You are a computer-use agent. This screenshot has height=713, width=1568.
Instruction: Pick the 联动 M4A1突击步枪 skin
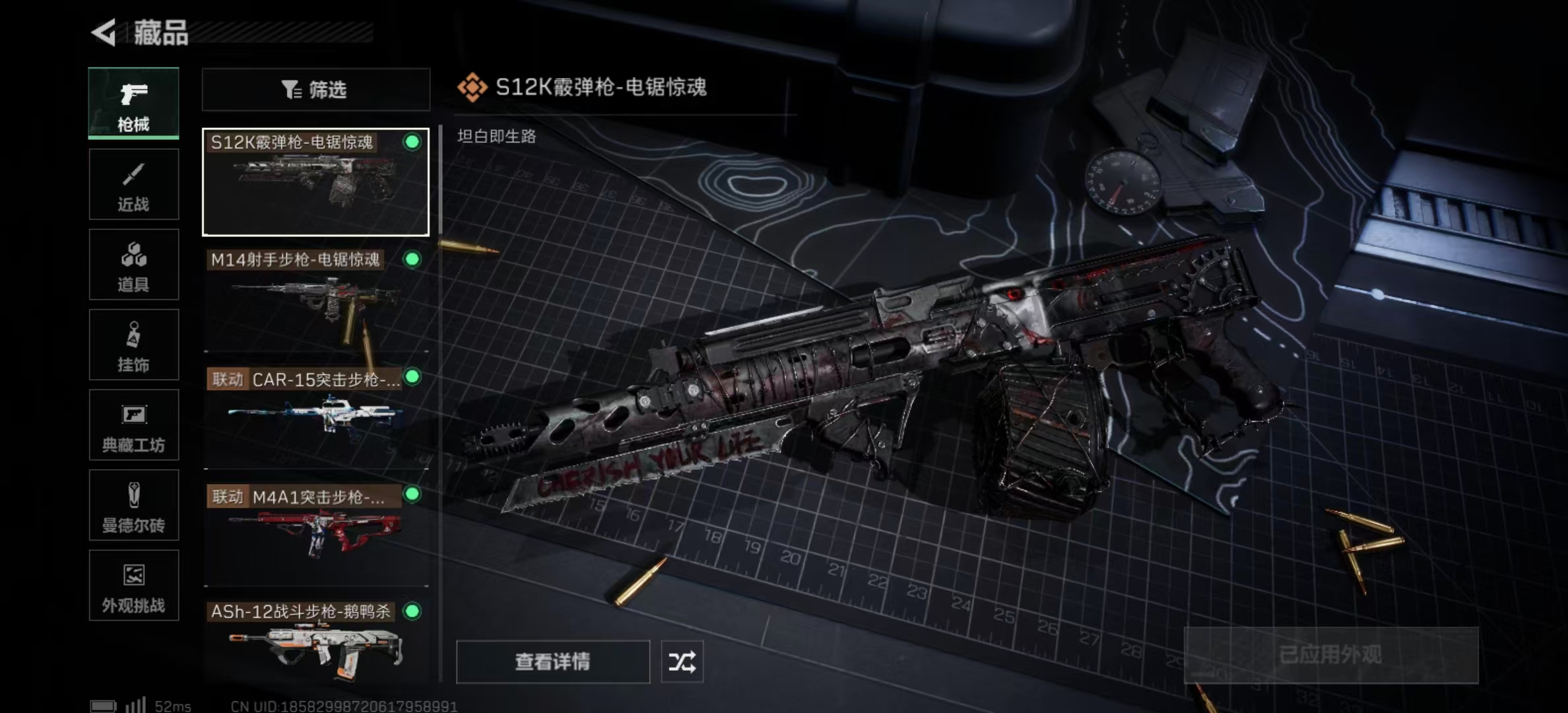[x=315, y=533]
